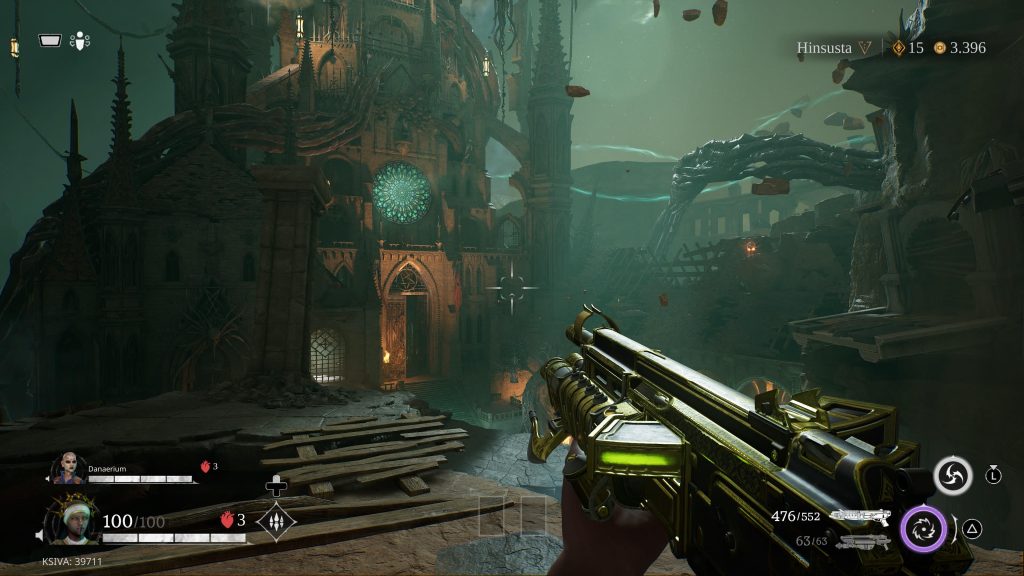Trigger the white triple-blade swirl ability
Image resolution: width=1024 pixels, height=576 pixels.
(x=952, y=476)
